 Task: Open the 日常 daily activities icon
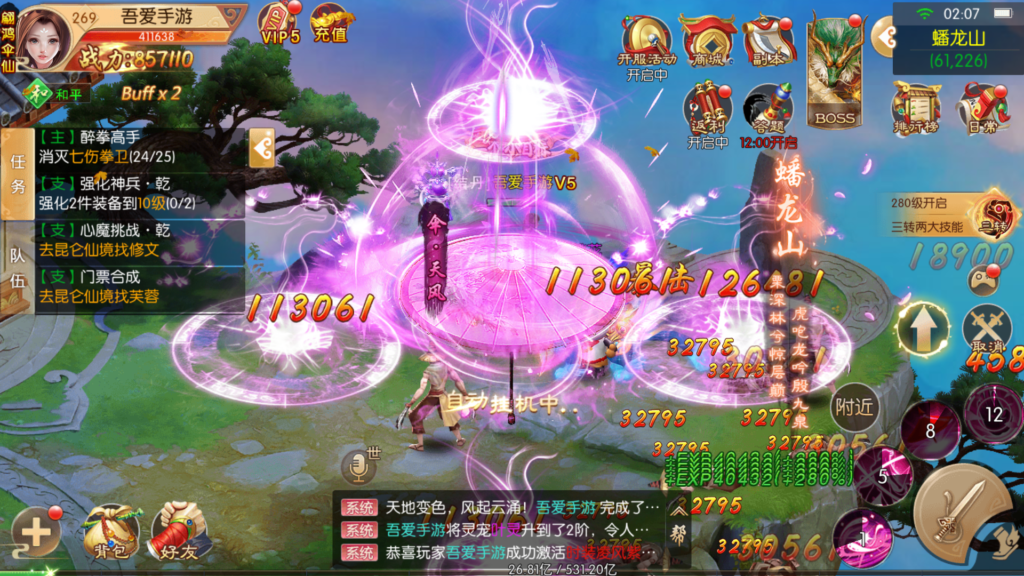point(981,108)
